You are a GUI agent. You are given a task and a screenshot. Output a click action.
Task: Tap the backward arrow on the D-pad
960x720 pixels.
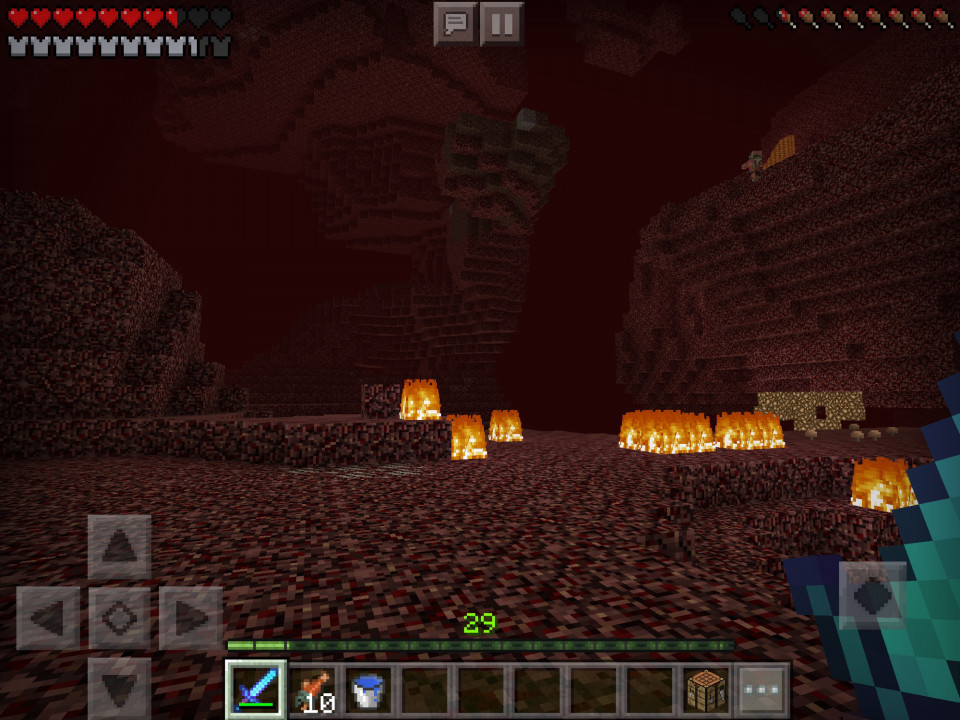(x=119, y=688)
